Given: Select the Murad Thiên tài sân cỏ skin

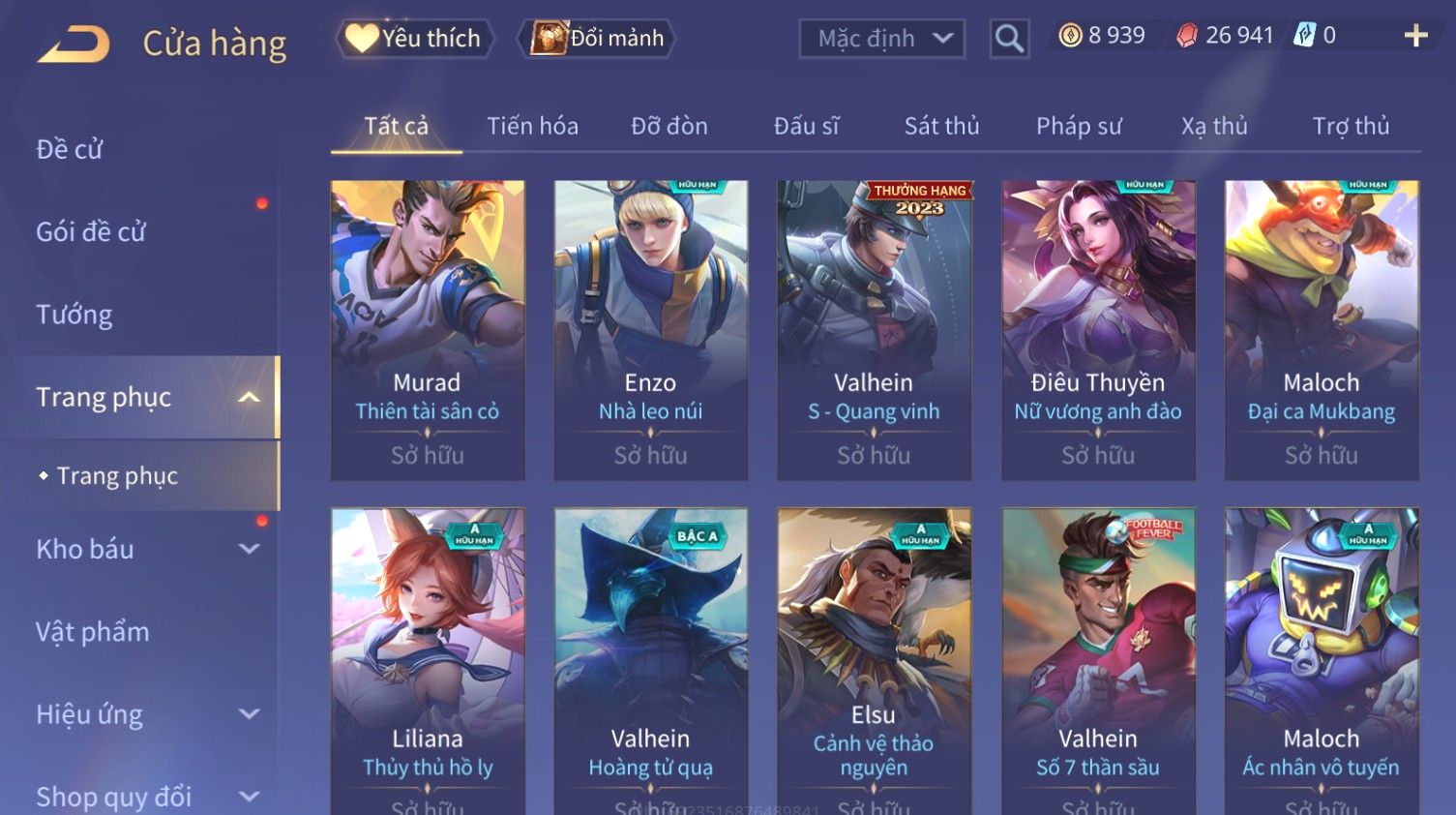Looking at the screenshot, I should tap(428, 329).
